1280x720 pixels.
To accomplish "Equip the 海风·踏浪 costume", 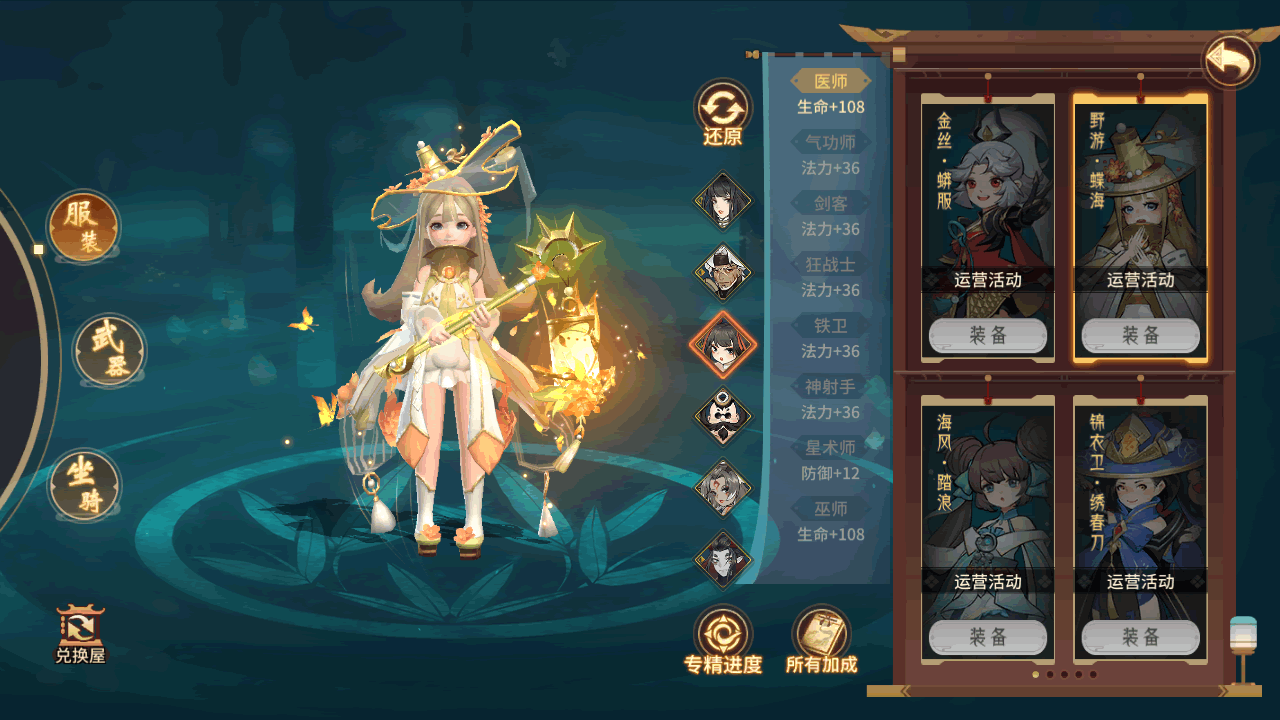I will coord(988,637).
